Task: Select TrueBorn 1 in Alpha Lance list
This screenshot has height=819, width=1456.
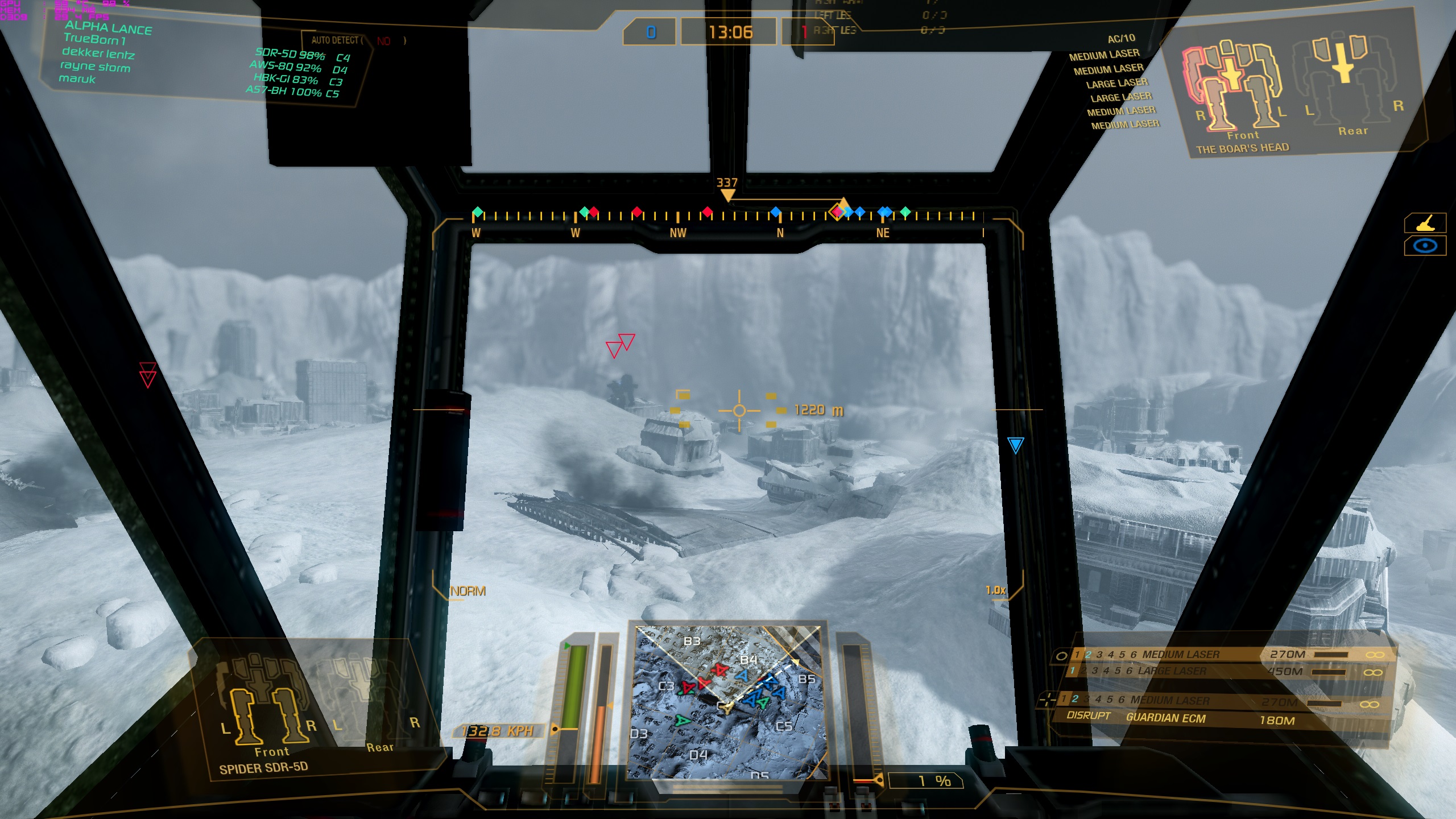Action: click(94, 39)
